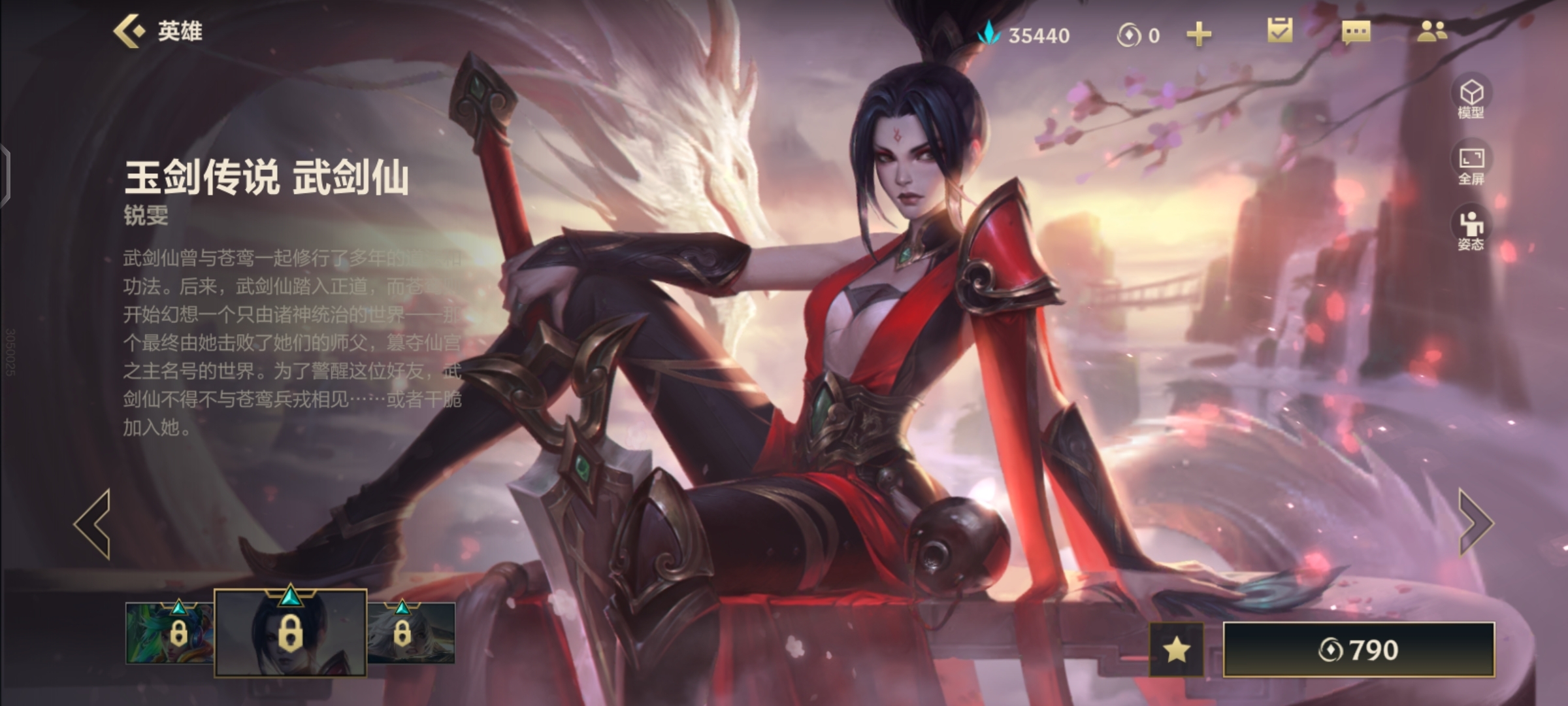Select the highlighted dark-haired skin thumbnail
The image size is (1568, 706).
290,633
